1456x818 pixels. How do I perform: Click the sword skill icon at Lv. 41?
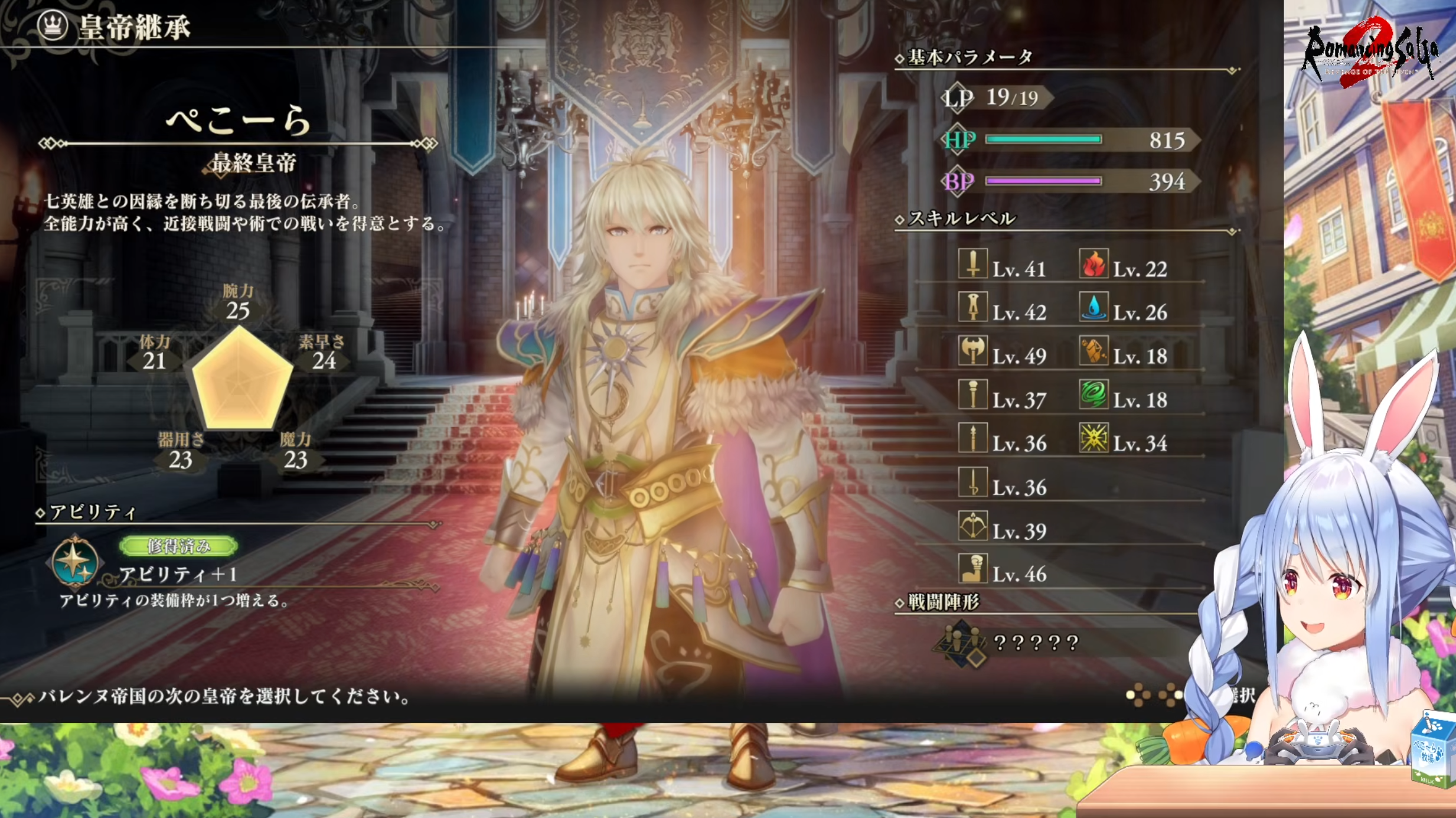(972, 264)
